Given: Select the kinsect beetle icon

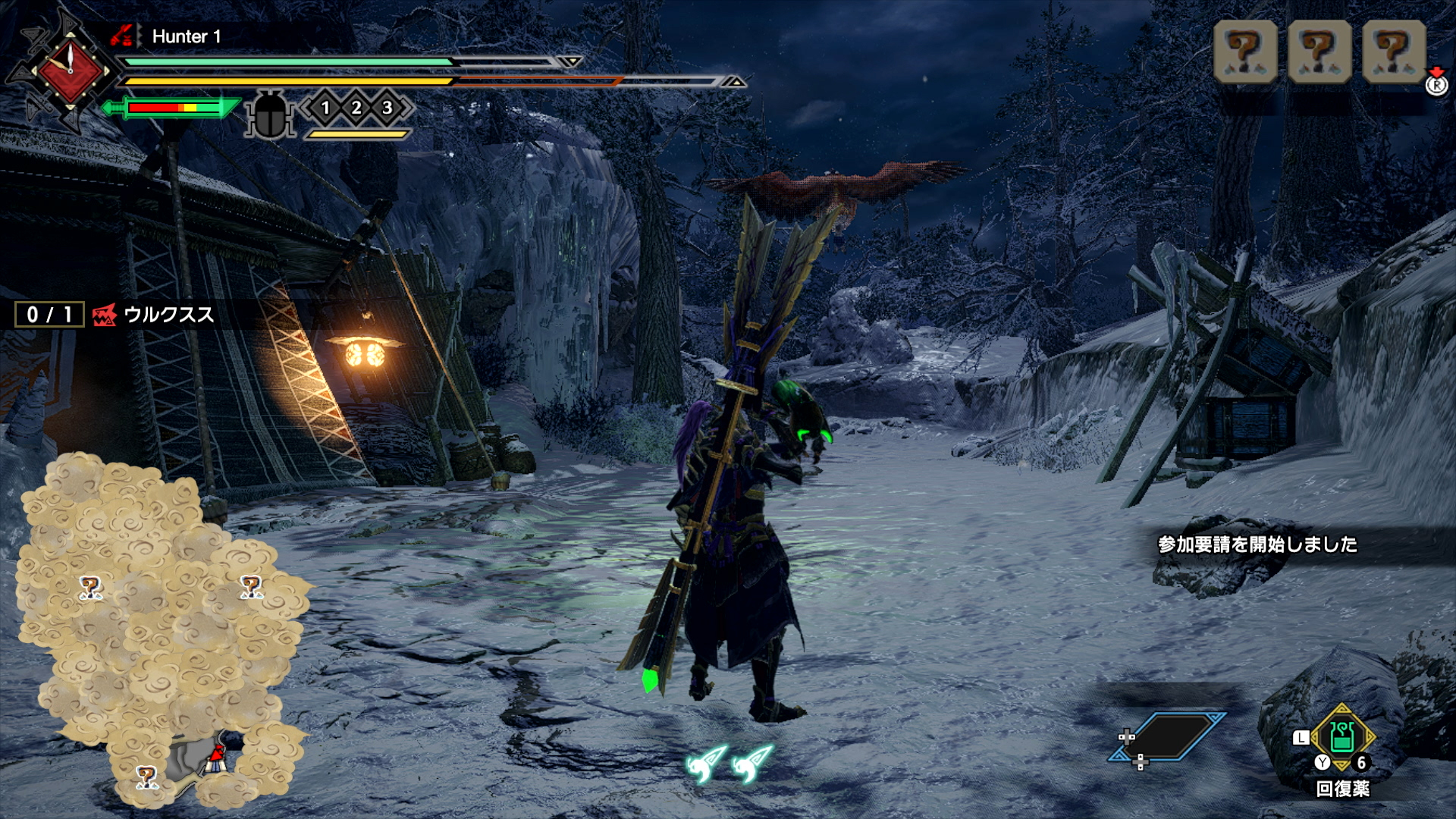Looking at the screenshot, I should (x=270, y=115).
